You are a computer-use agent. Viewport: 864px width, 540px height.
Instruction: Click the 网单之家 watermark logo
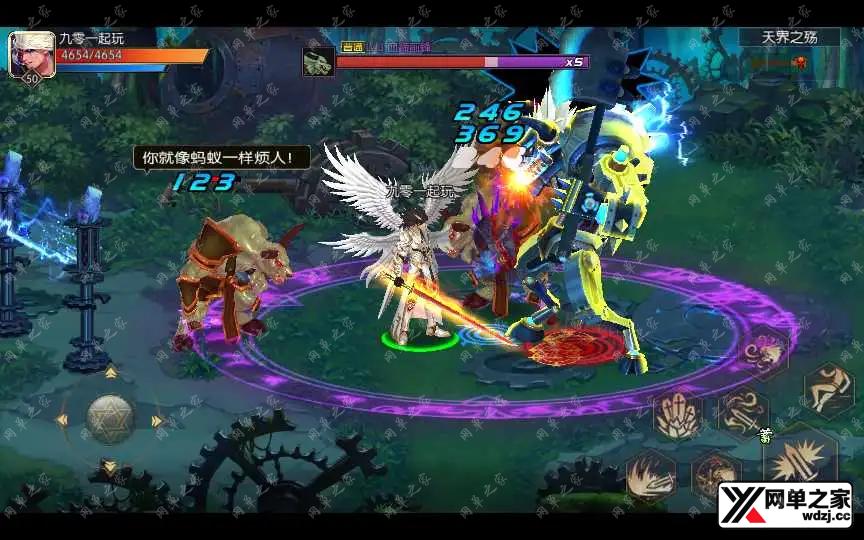(x=784, y=503)
